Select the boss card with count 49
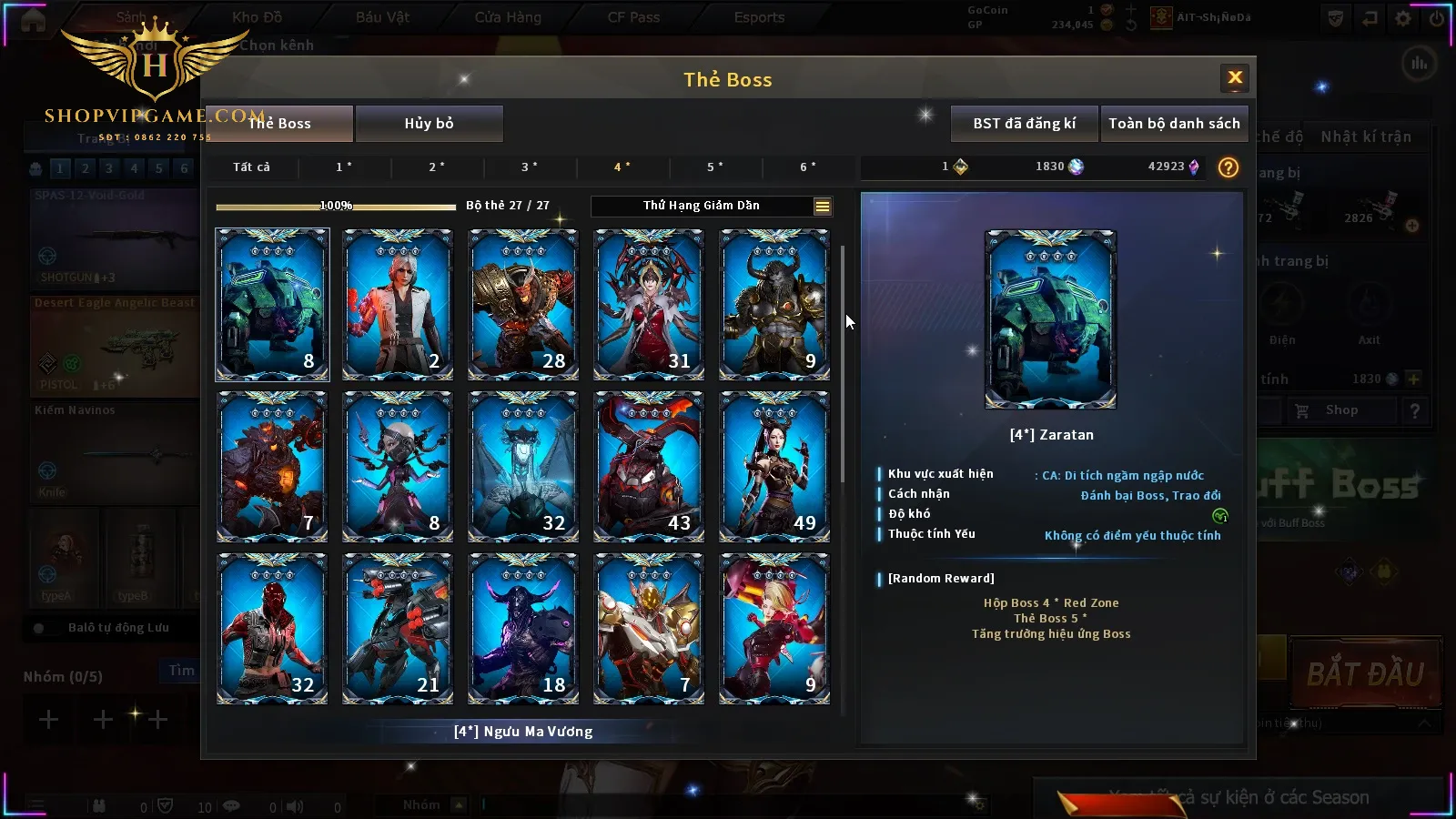The image size is (1456, 819). 774,467
